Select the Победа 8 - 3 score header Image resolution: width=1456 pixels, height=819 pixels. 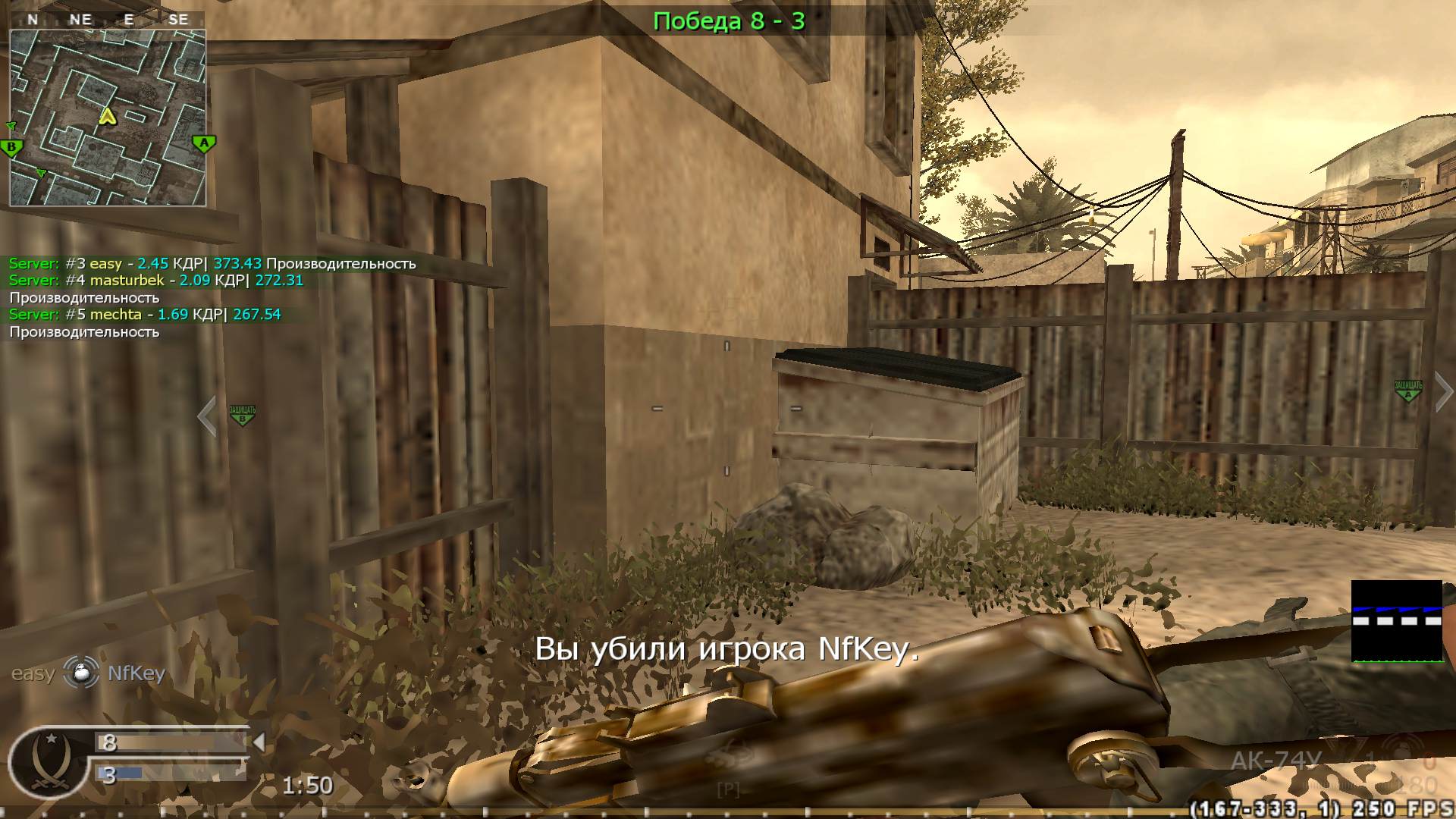coord(730,21)
